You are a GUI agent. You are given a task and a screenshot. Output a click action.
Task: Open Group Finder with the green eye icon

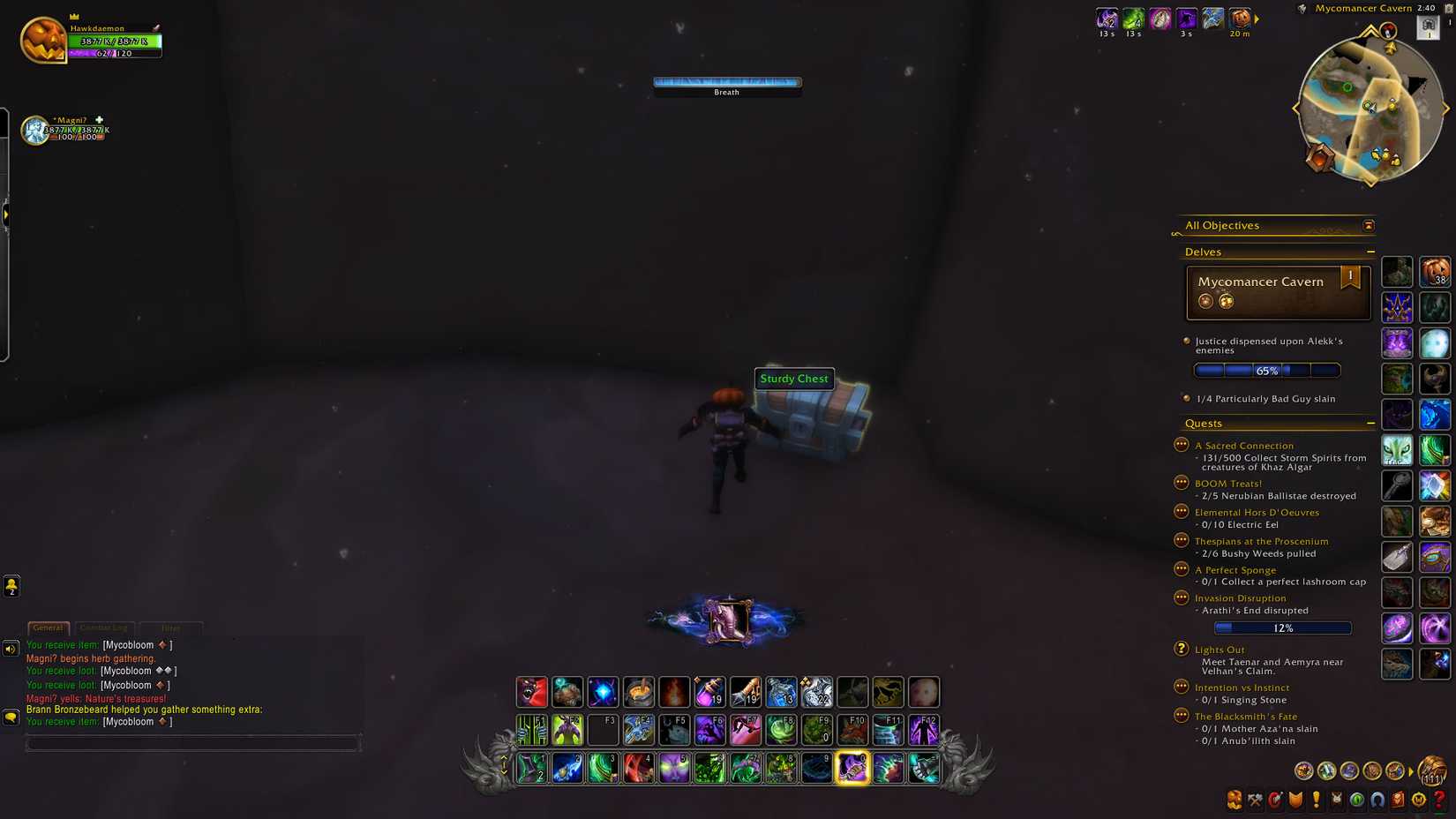click(x=1356, y=800)
